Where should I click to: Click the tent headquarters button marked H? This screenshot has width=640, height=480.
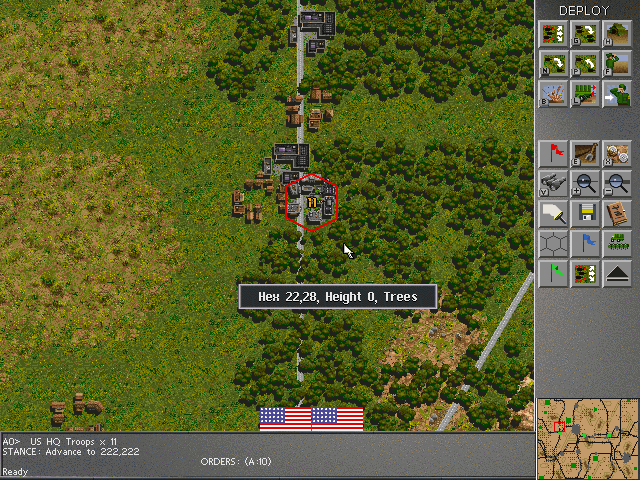(x=617, y=33)
